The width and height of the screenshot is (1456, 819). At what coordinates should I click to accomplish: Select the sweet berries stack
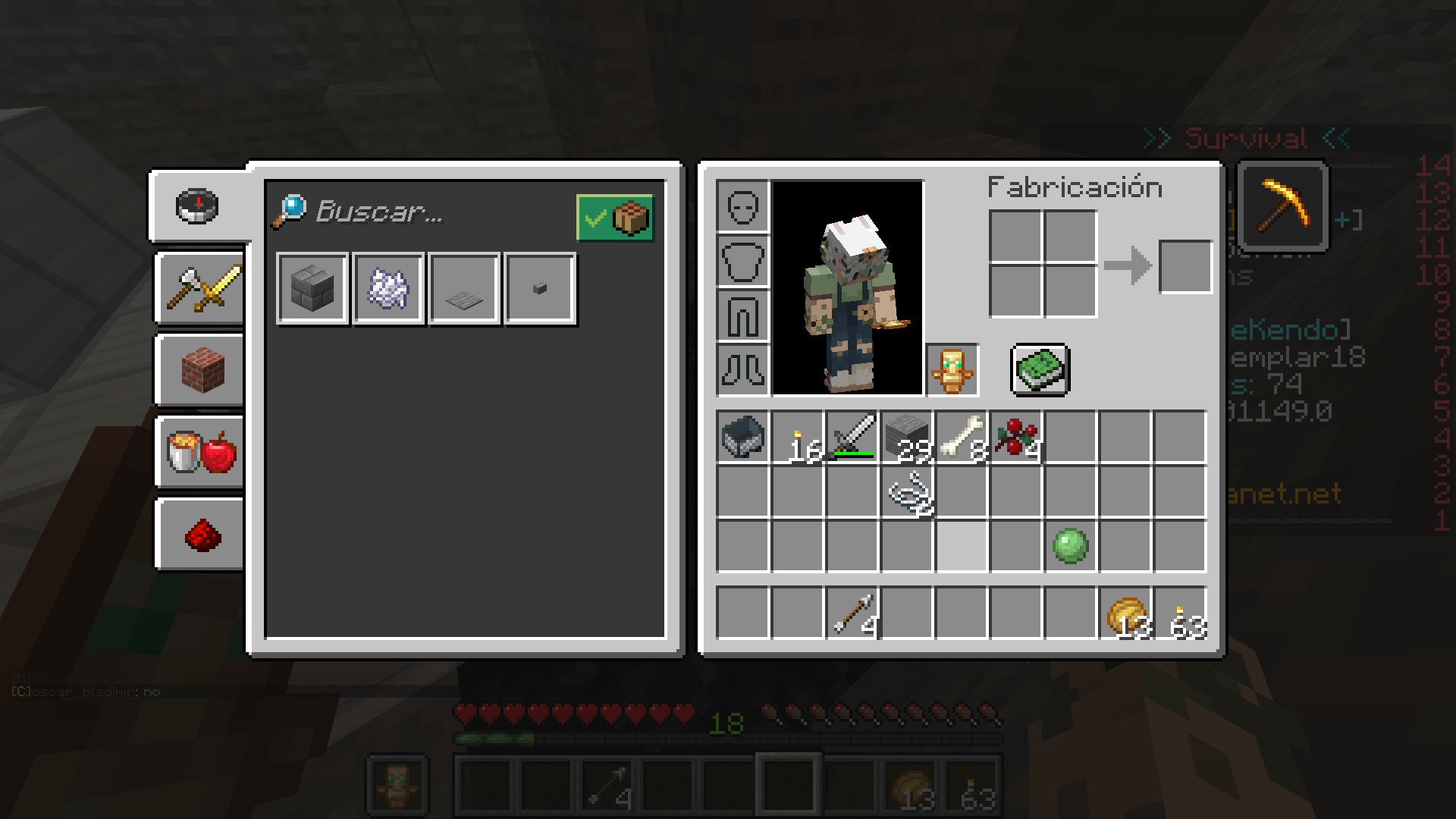pyautogui.click(x=1016, y=438)
